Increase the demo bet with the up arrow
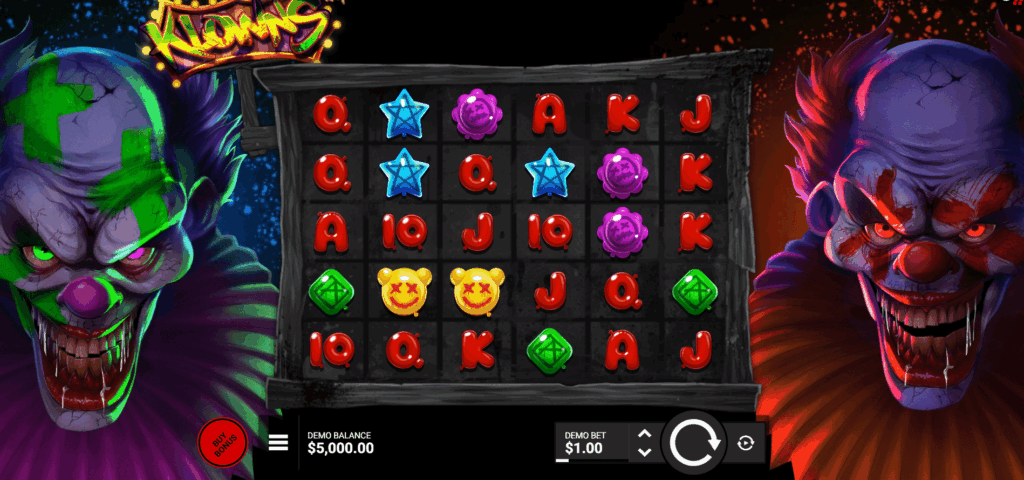 click(x=644, y=434)
